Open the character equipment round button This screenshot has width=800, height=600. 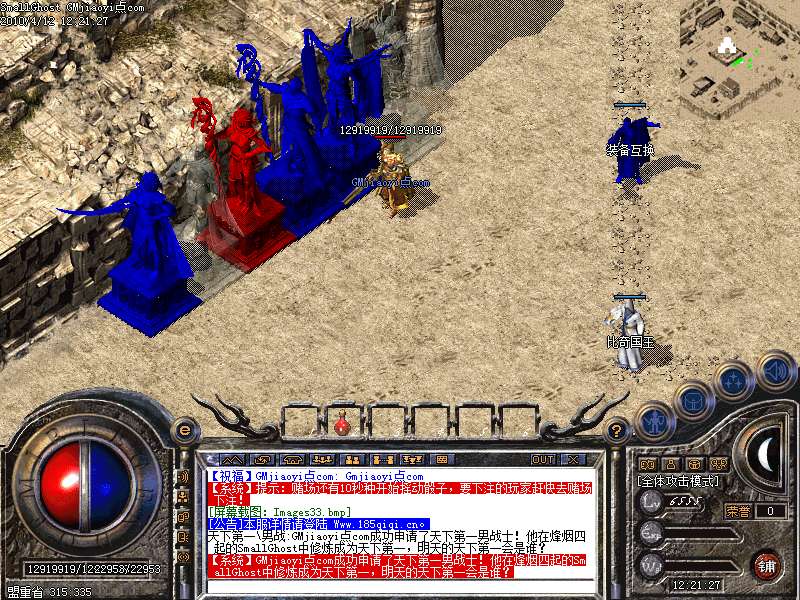[x=655, y=423]
